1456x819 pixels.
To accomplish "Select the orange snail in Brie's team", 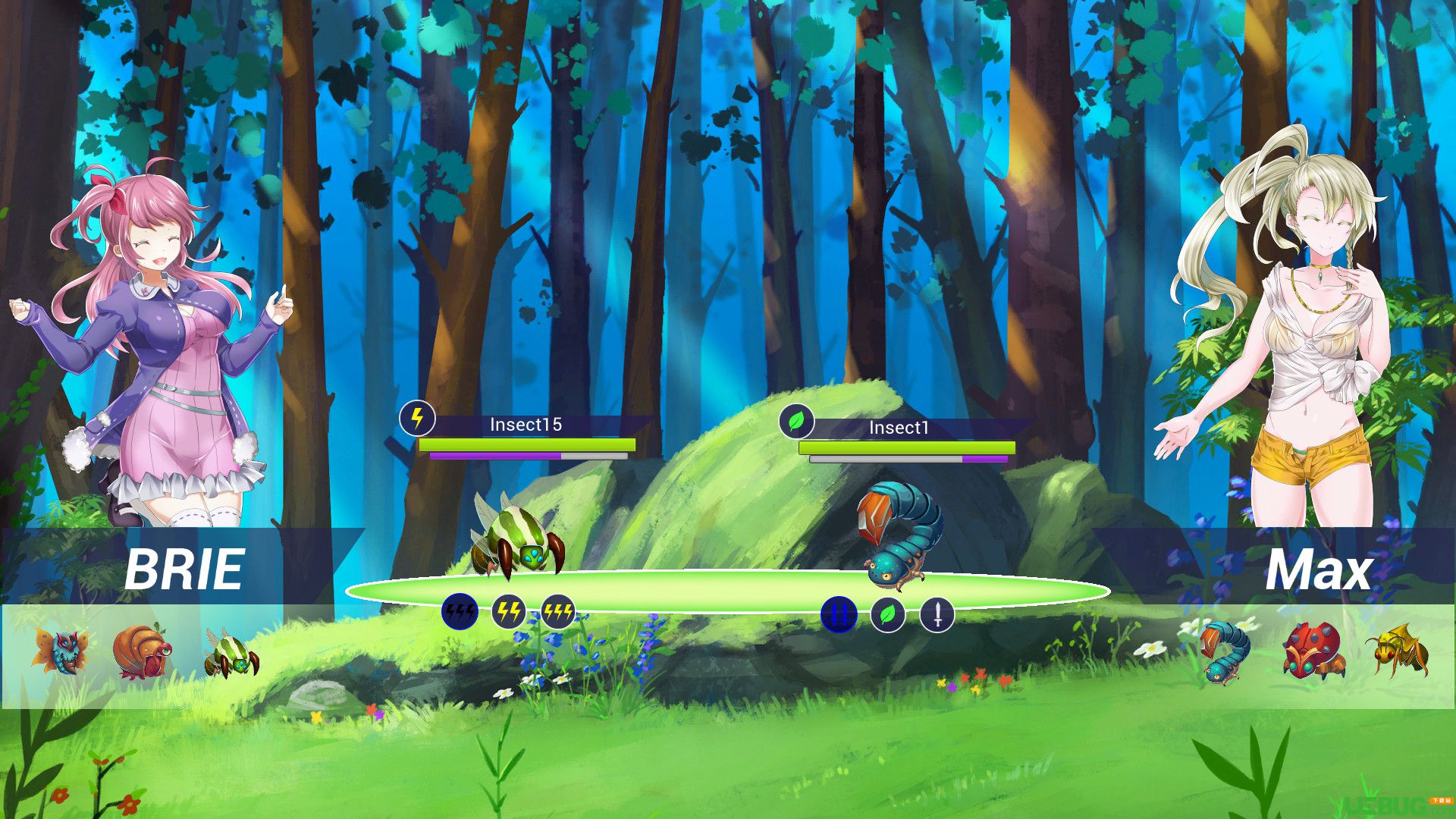I will (142, 651).
